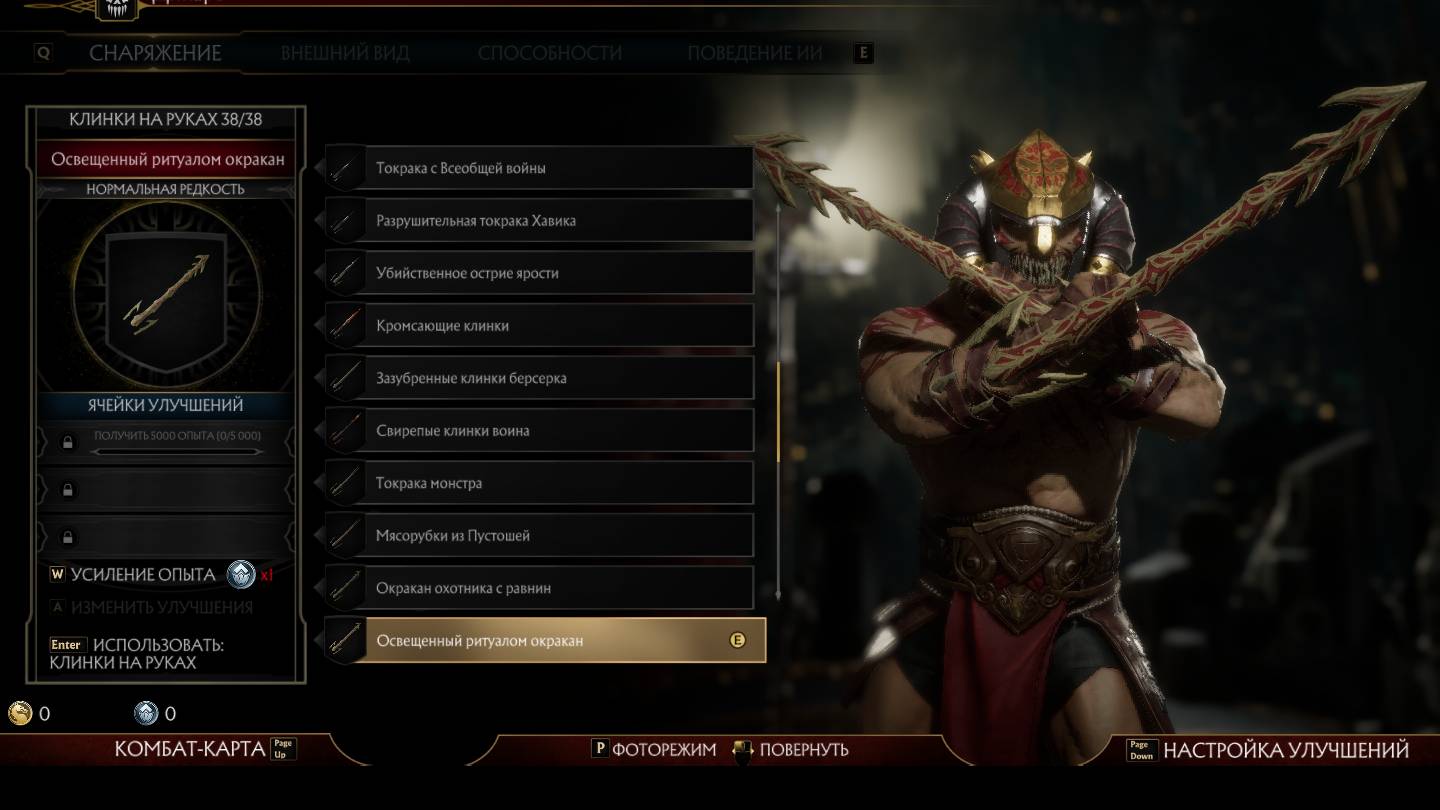Viewport: 1440px width, 810px height.
Task: Choose Мясорубки из Пустошей
Action: point(540,536)
